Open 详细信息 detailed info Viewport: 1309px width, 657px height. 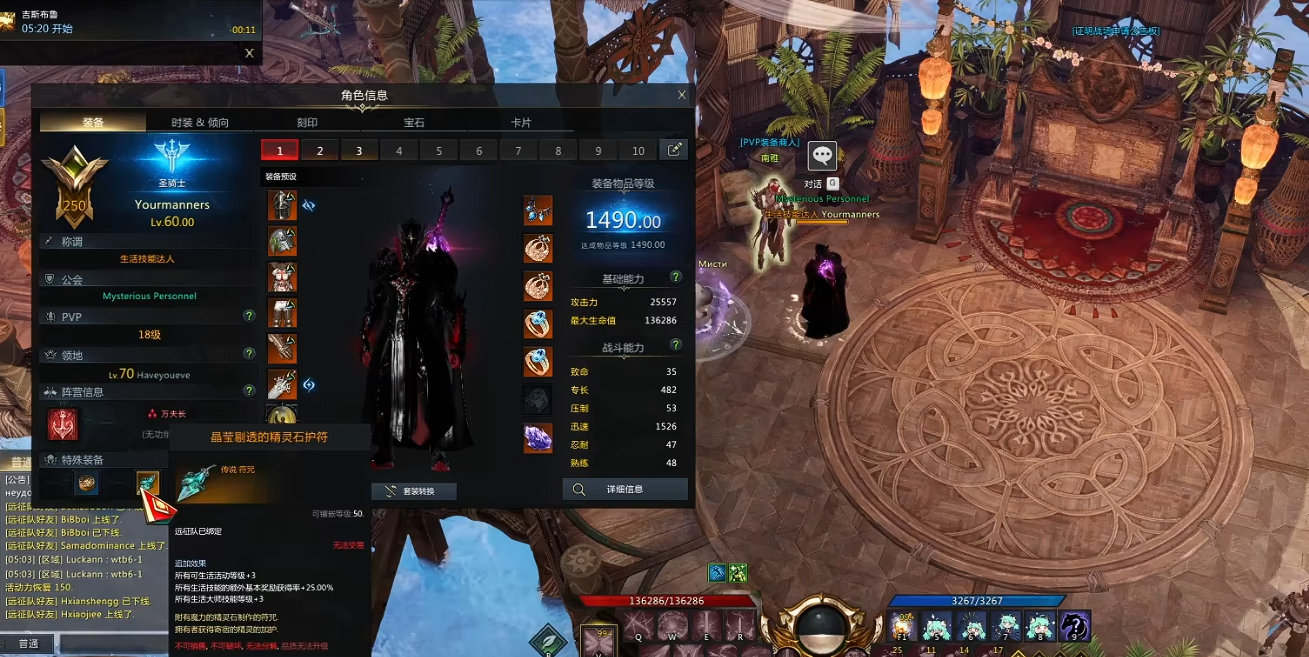[625, 489]
